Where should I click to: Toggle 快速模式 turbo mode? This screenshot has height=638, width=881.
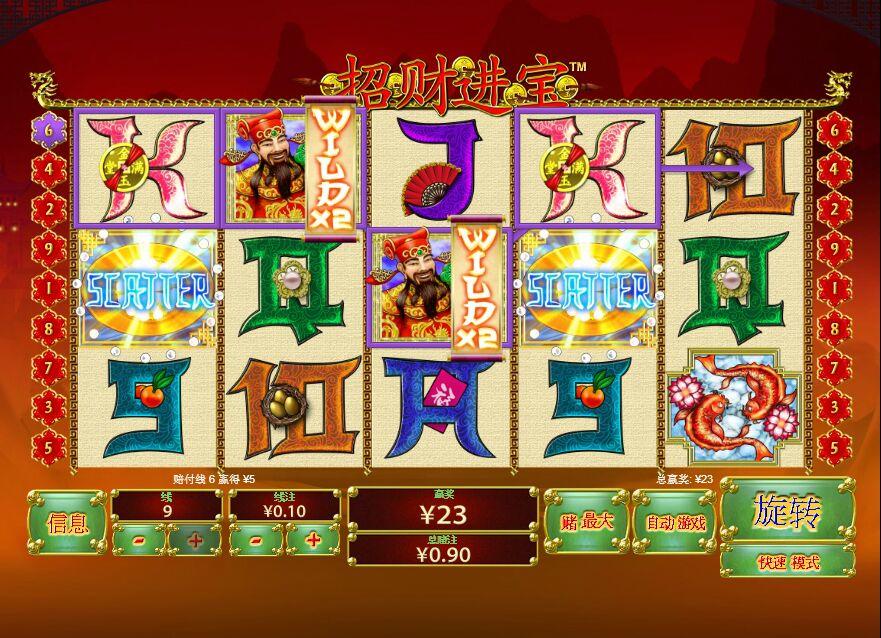pyautogui.click(x=787, y=562)
